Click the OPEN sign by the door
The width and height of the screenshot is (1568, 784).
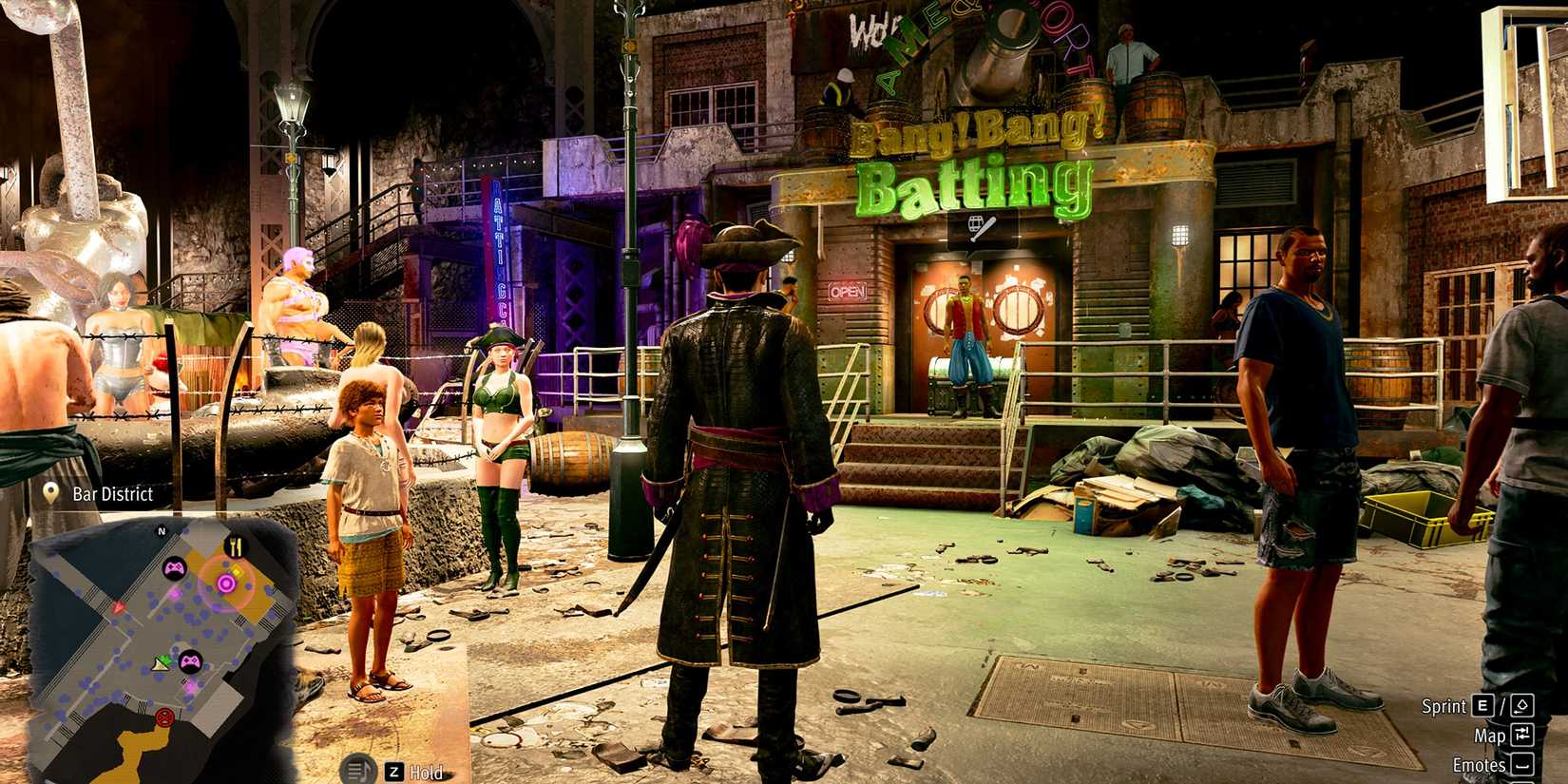click(x=849, y=289)
